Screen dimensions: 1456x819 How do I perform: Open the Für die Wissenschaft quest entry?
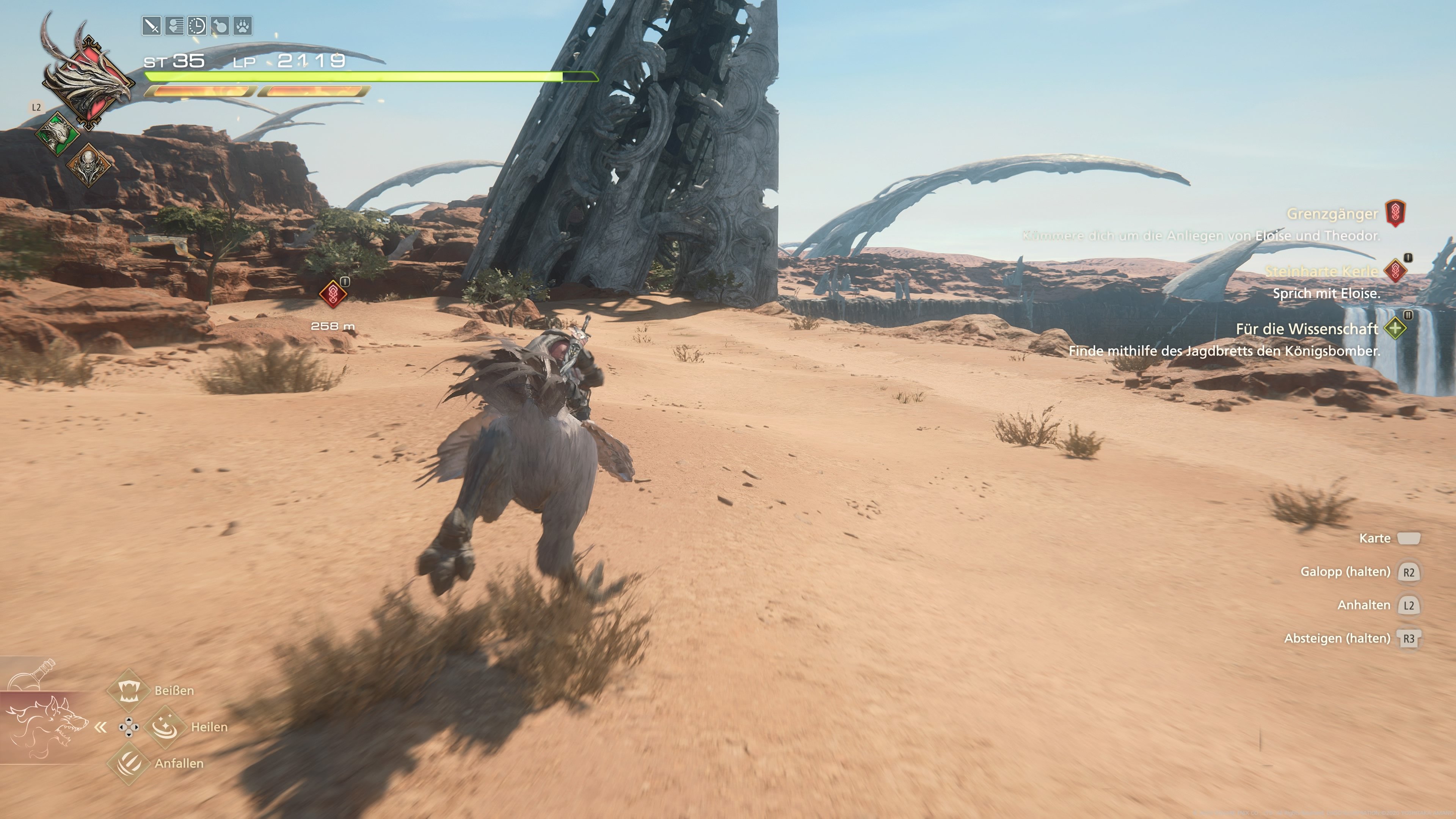click(x=1306, y=329)
